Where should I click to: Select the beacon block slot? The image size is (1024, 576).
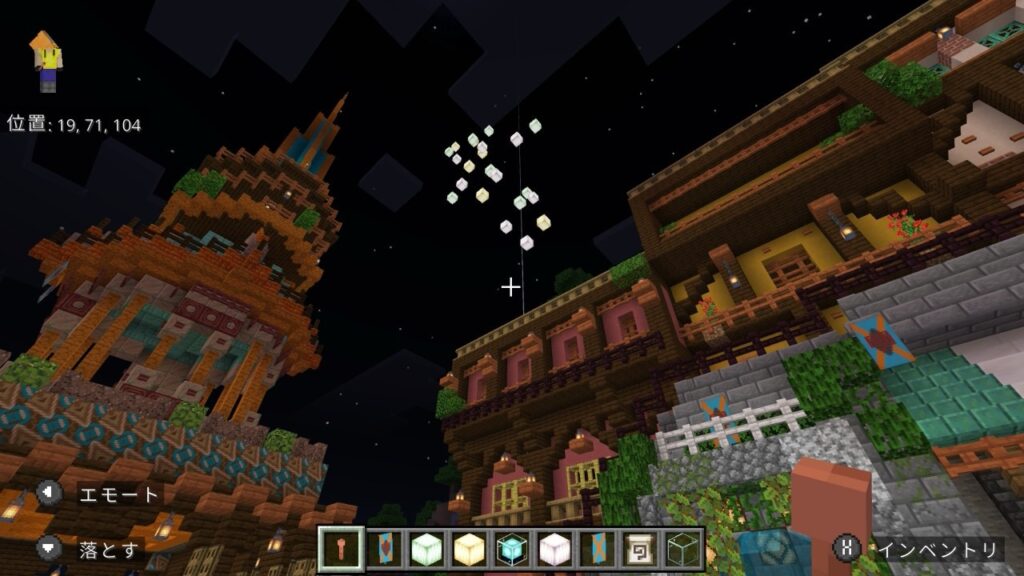(511, 548)
